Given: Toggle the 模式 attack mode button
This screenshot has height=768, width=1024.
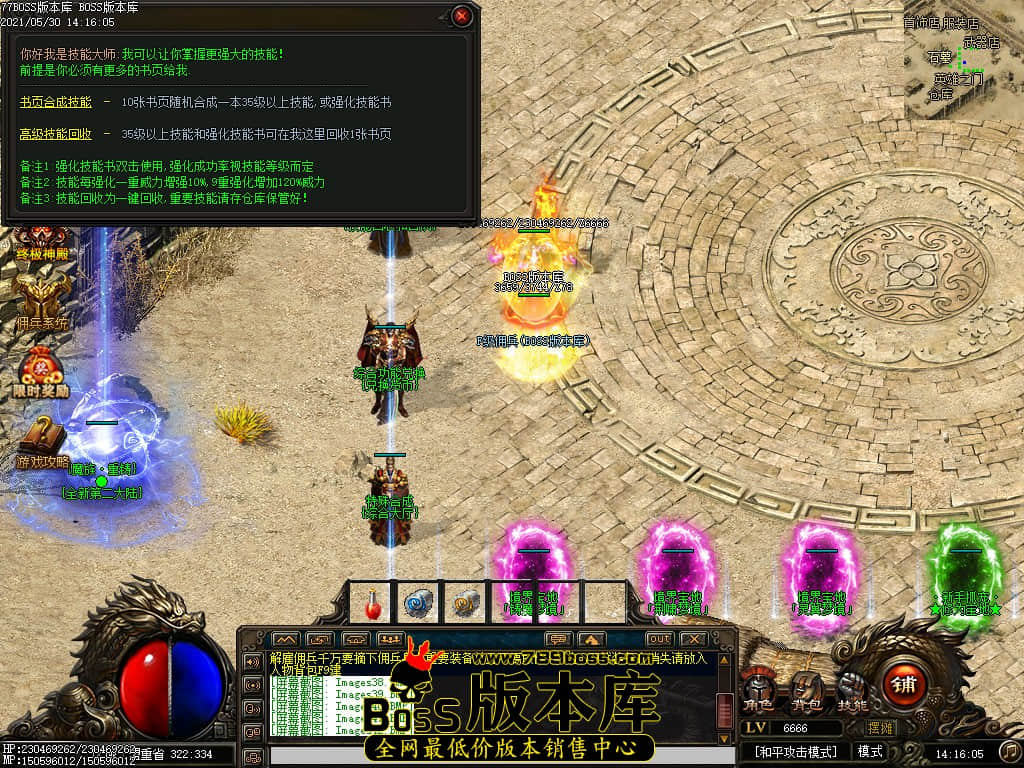Looking at the screenshot, I should (x=870, y=751).
